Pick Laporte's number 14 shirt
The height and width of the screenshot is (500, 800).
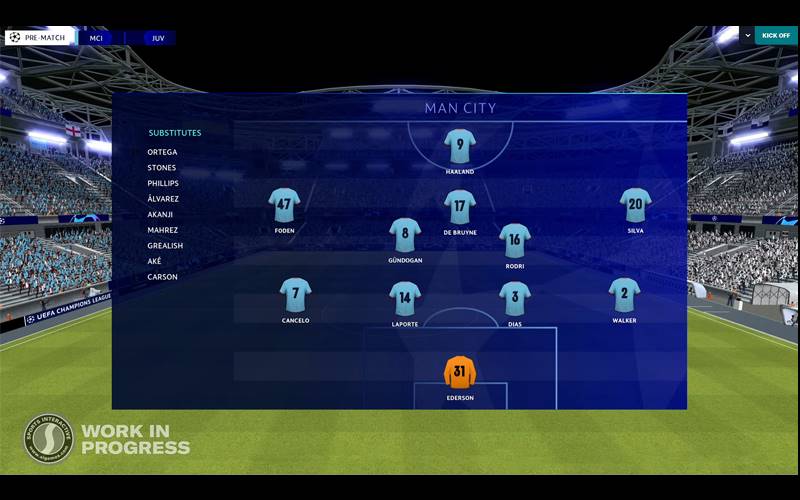point(405,297)
